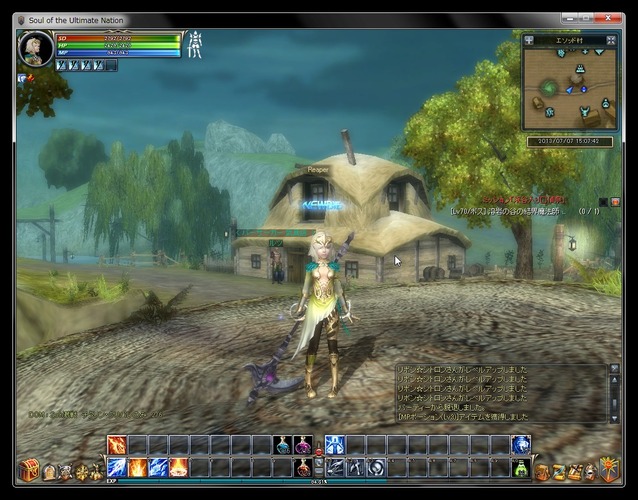Use the purple potion in the top hotbar row
This screenshot has width=638, height=500.
point(303,445)
